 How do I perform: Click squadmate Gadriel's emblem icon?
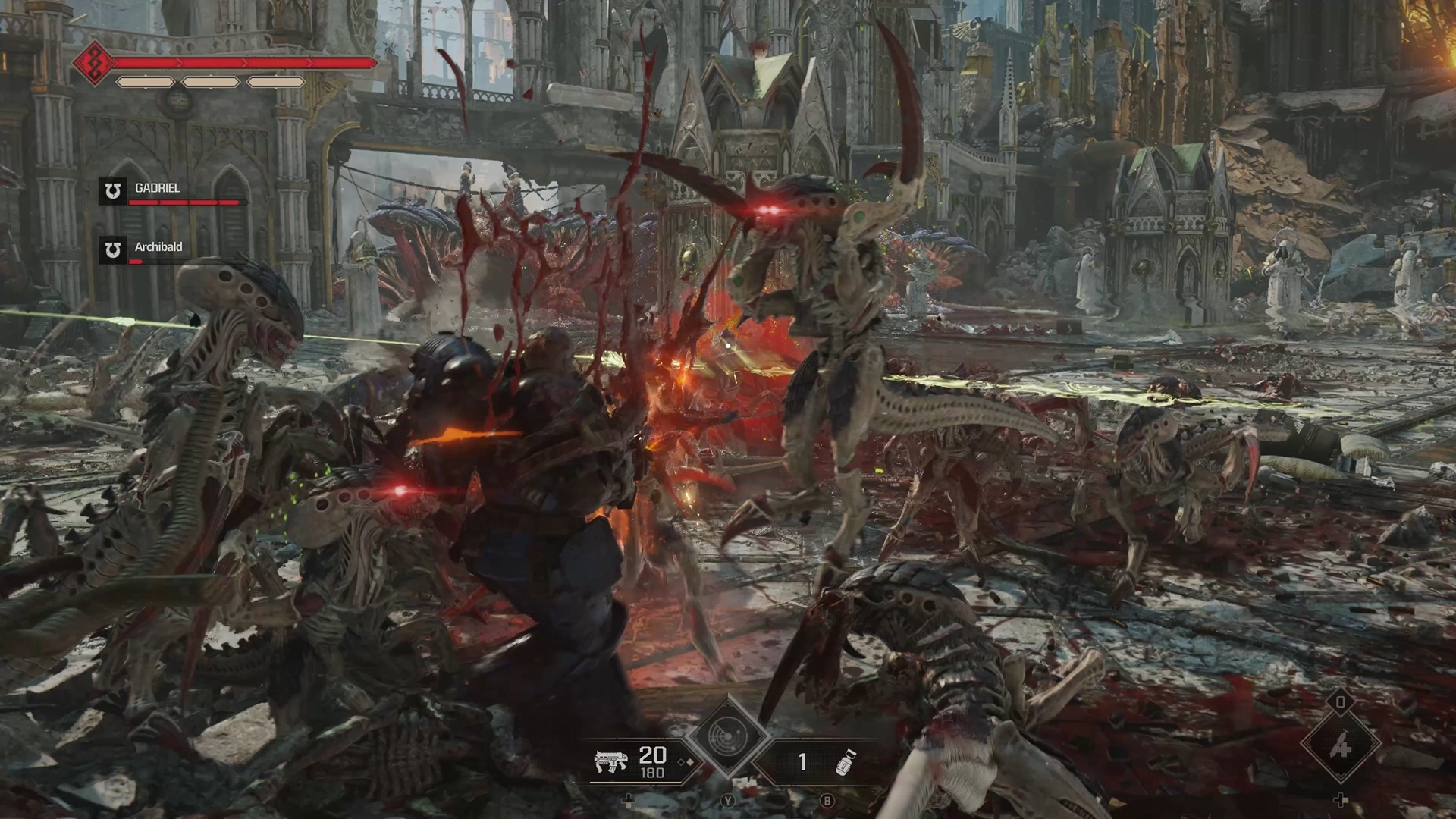[x=113, y=191]
